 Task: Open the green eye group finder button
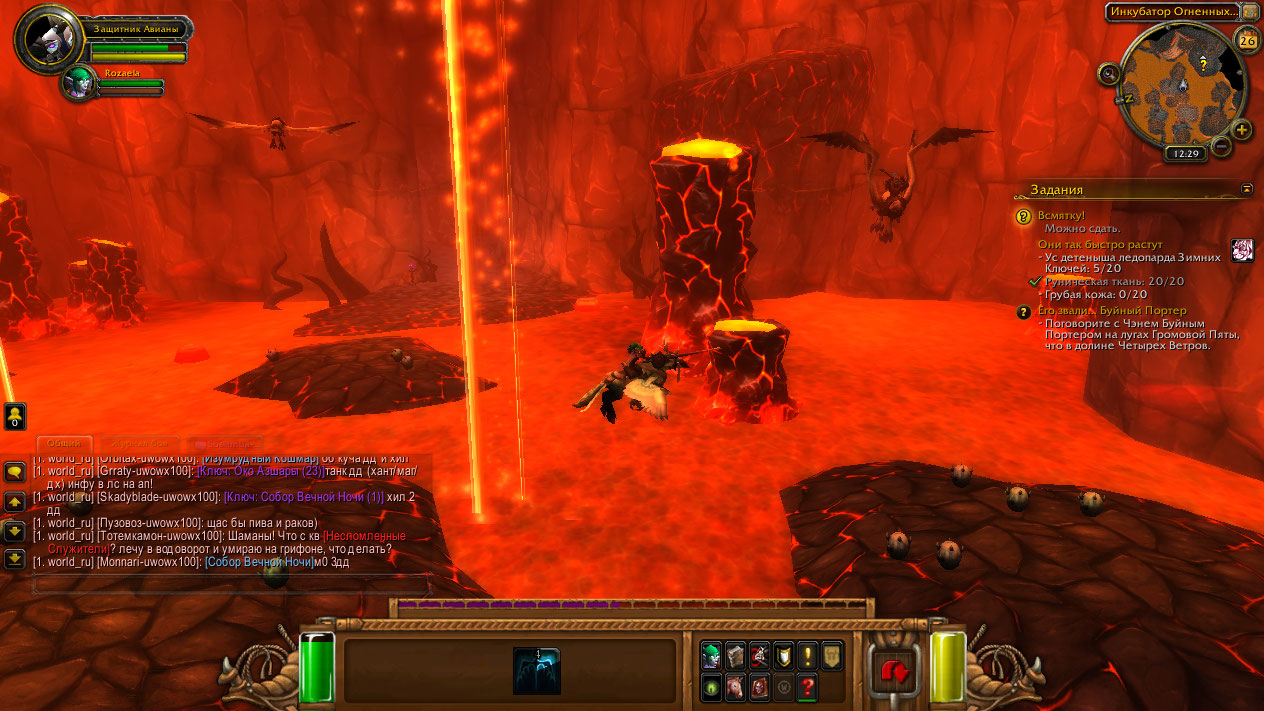[x=711, y=687]
